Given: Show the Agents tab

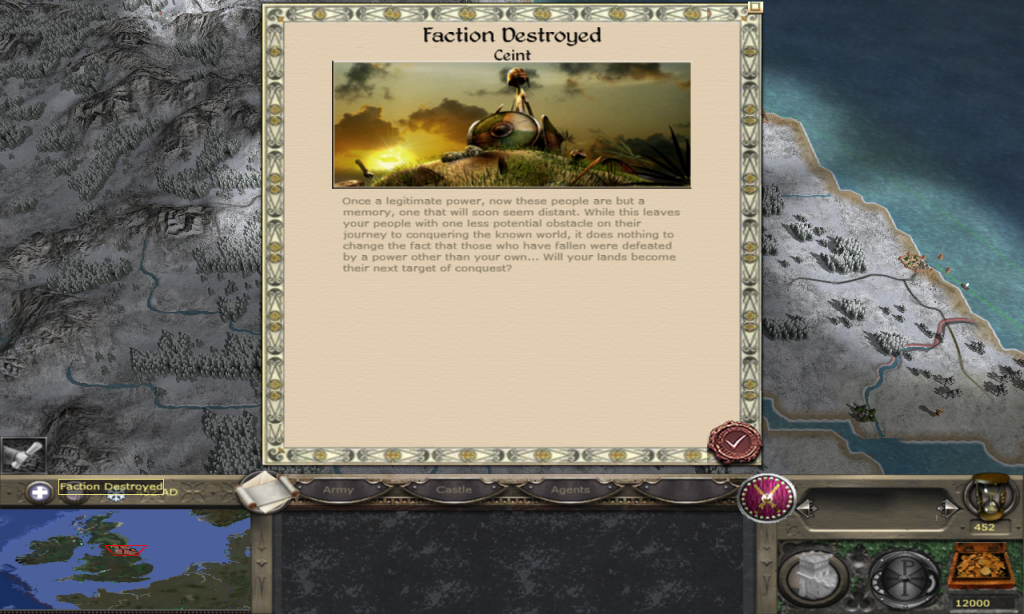Looking at the screenshot, I should point(569,490).
